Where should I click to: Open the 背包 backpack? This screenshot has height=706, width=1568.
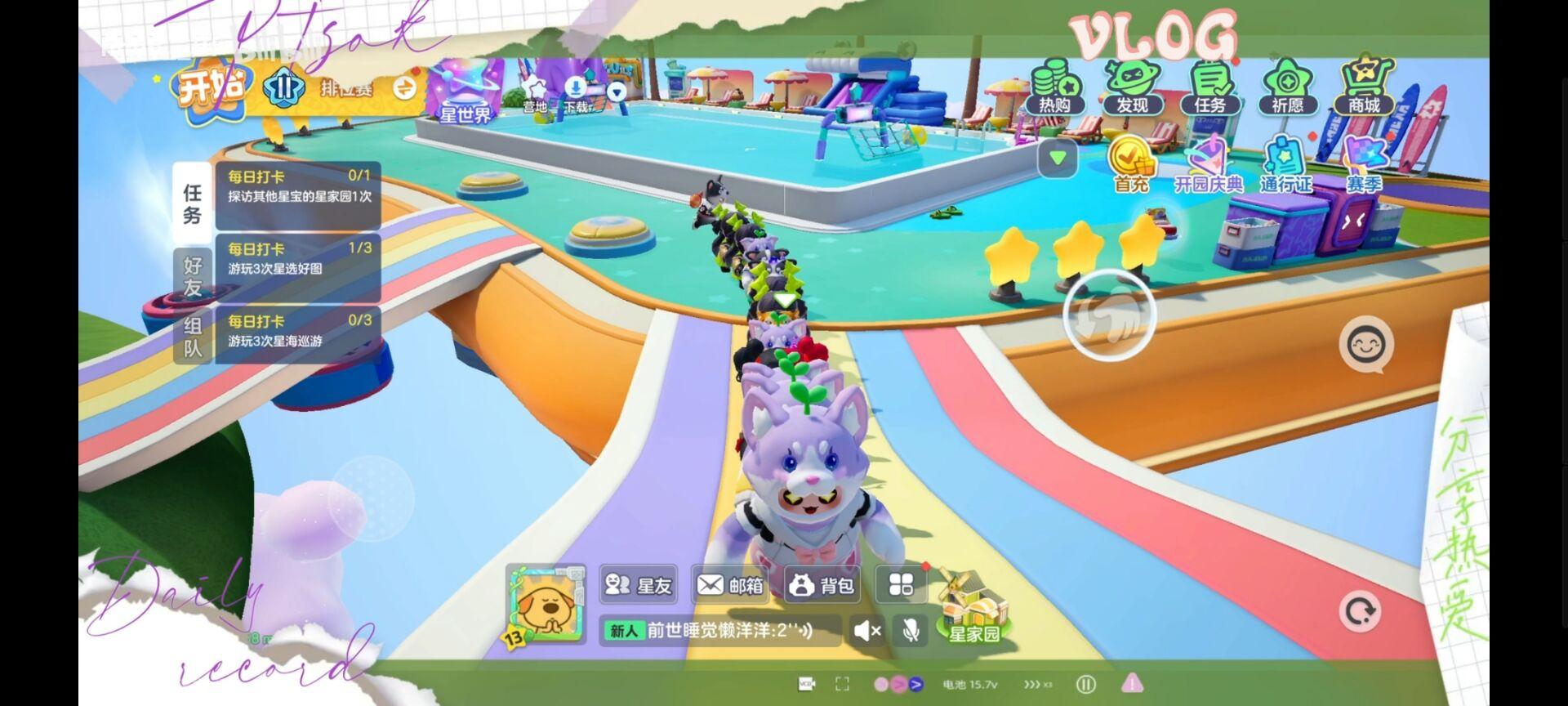pyautogui.click(x=822, y=585)
